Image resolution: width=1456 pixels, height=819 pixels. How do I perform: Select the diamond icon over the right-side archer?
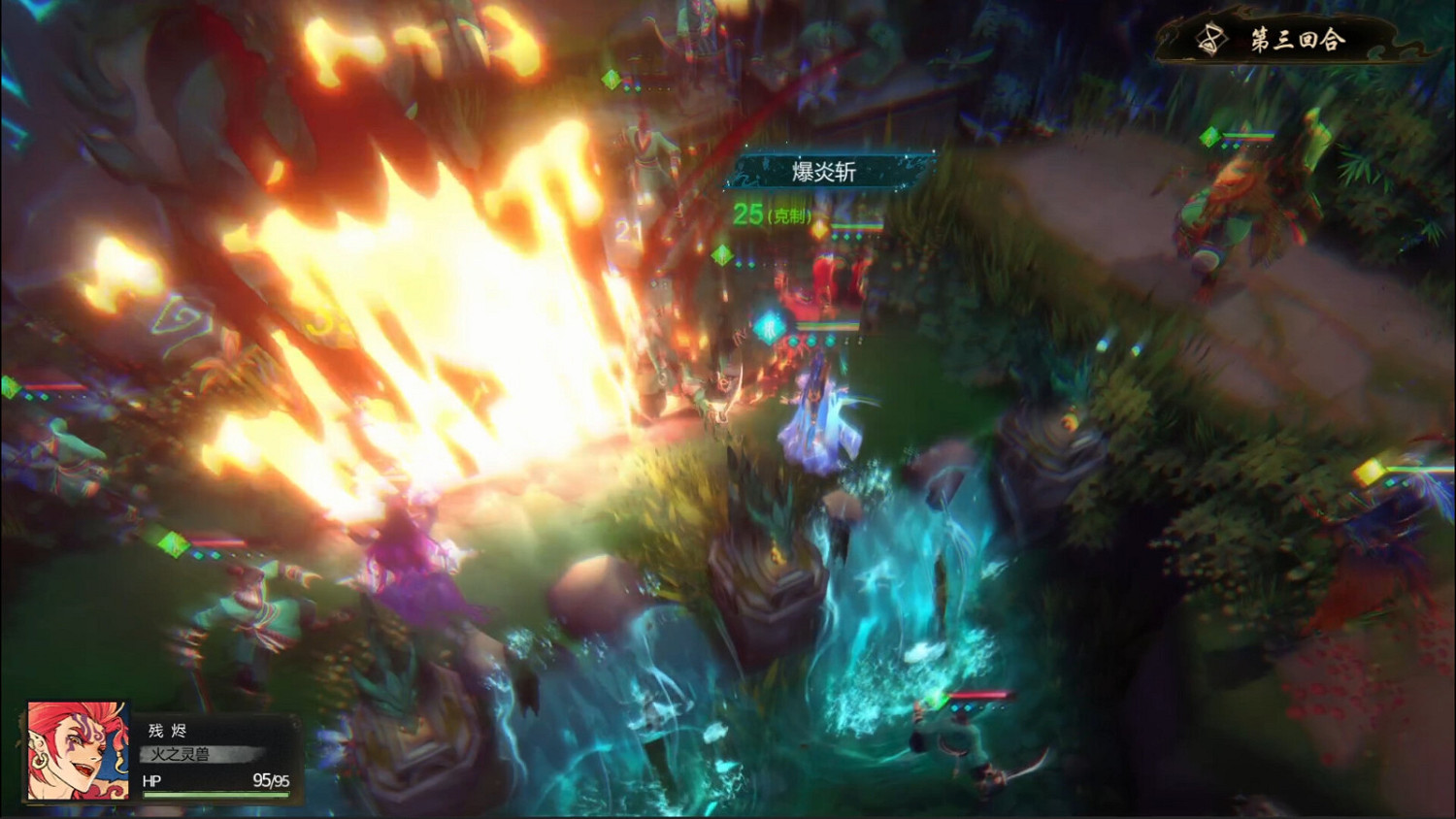coord(1210,136)
